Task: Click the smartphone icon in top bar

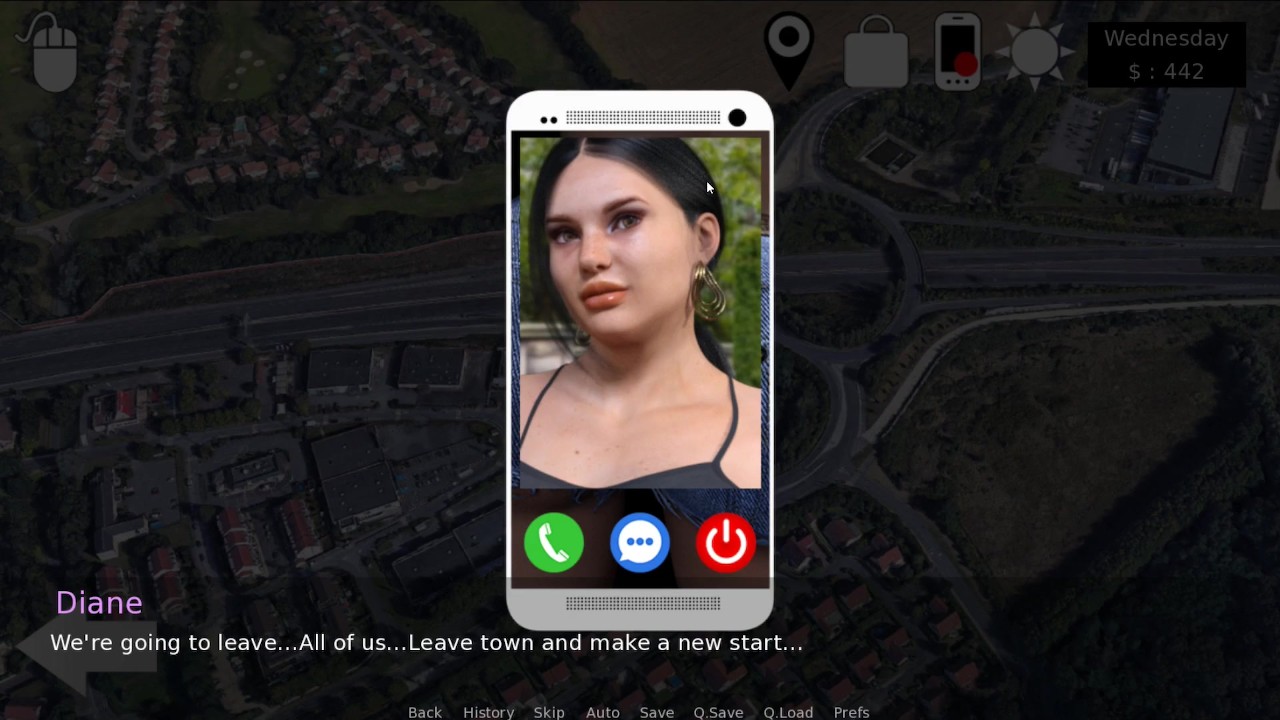Action: 957,50
